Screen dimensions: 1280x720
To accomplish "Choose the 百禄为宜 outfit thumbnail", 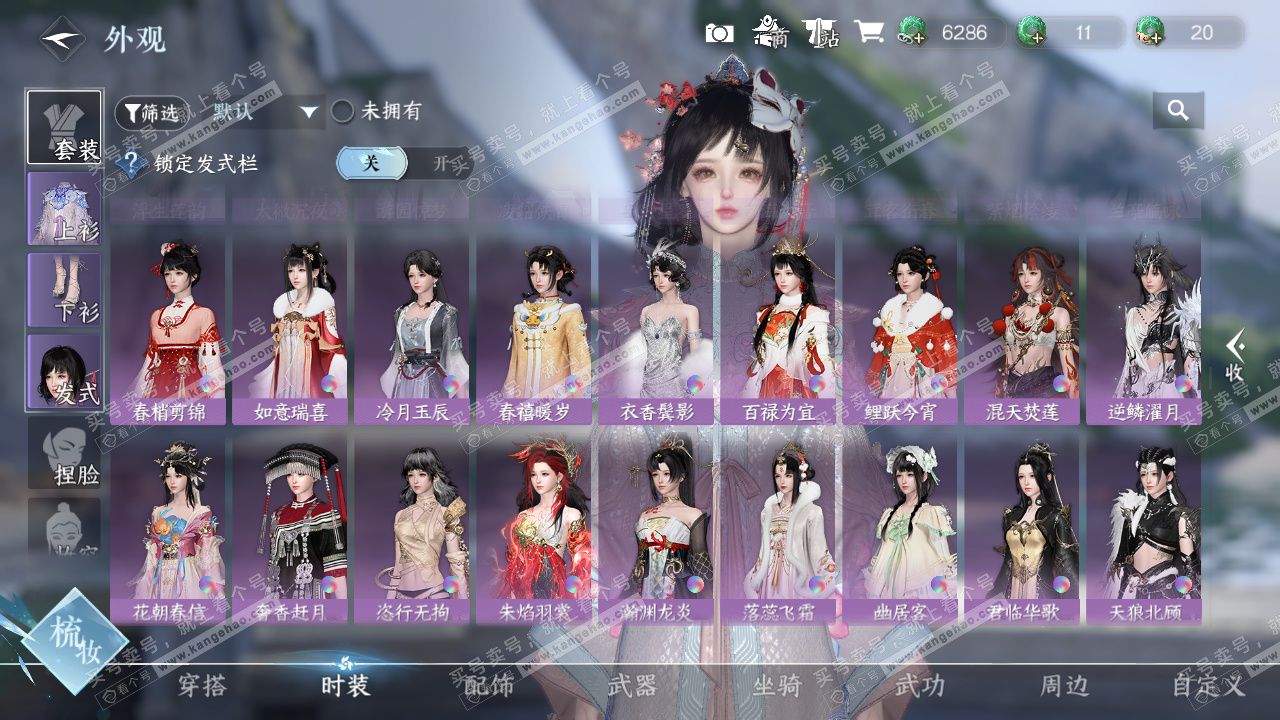I will 778,330.
